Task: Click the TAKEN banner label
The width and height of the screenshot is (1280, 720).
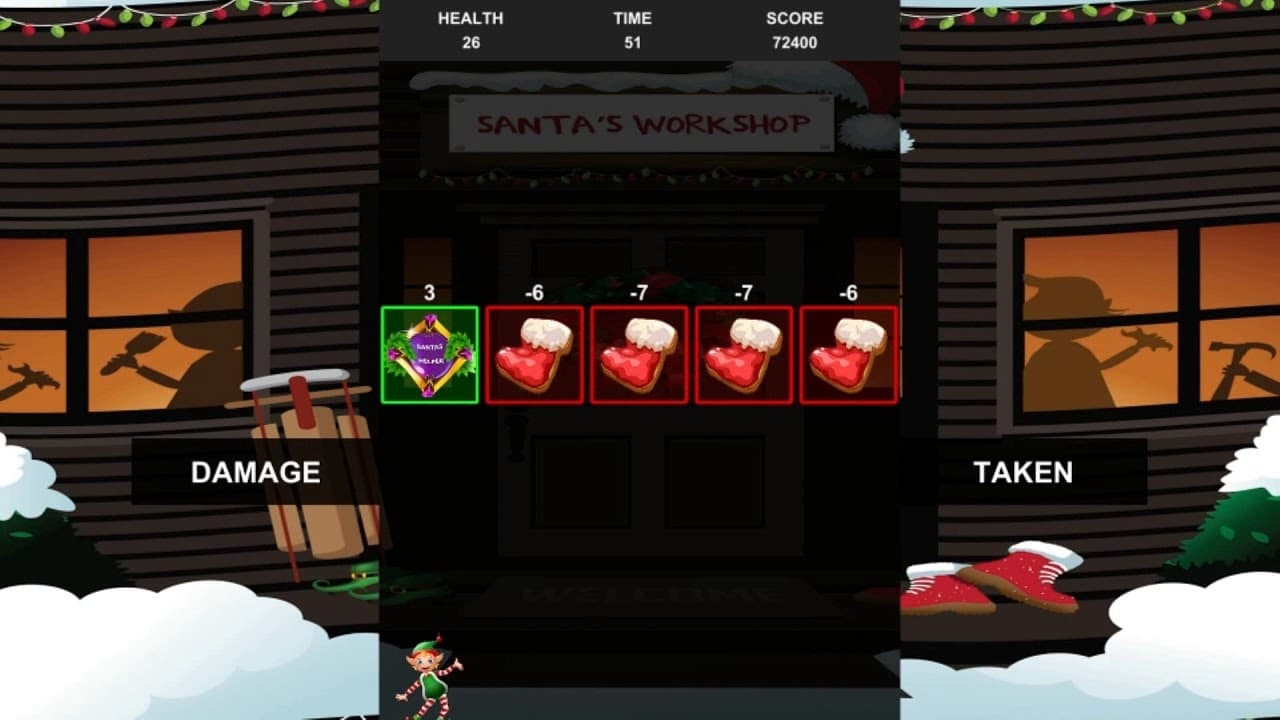Action: coord(1023,473)
